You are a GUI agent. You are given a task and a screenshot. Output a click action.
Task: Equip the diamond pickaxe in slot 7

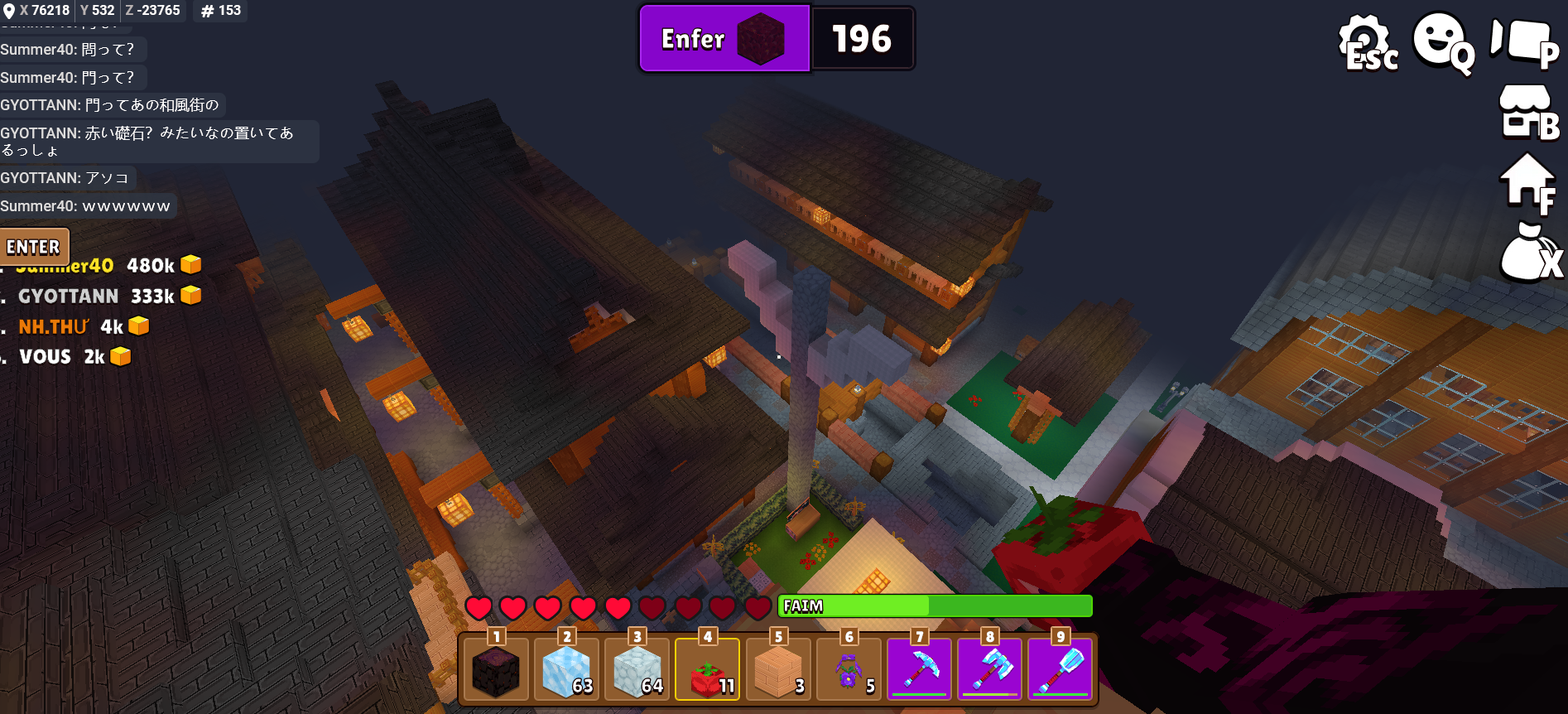click(x=919, y=669)
